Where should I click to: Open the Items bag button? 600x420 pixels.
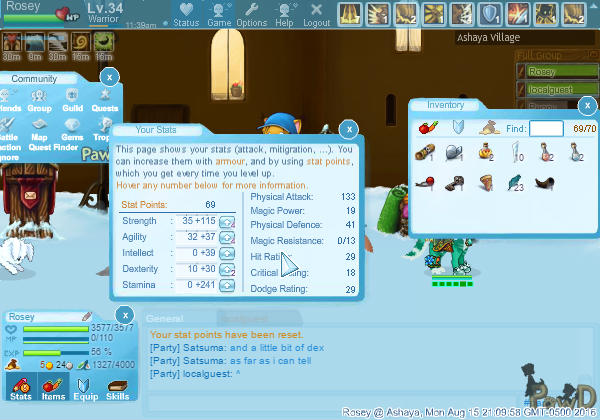coord(53,388)
